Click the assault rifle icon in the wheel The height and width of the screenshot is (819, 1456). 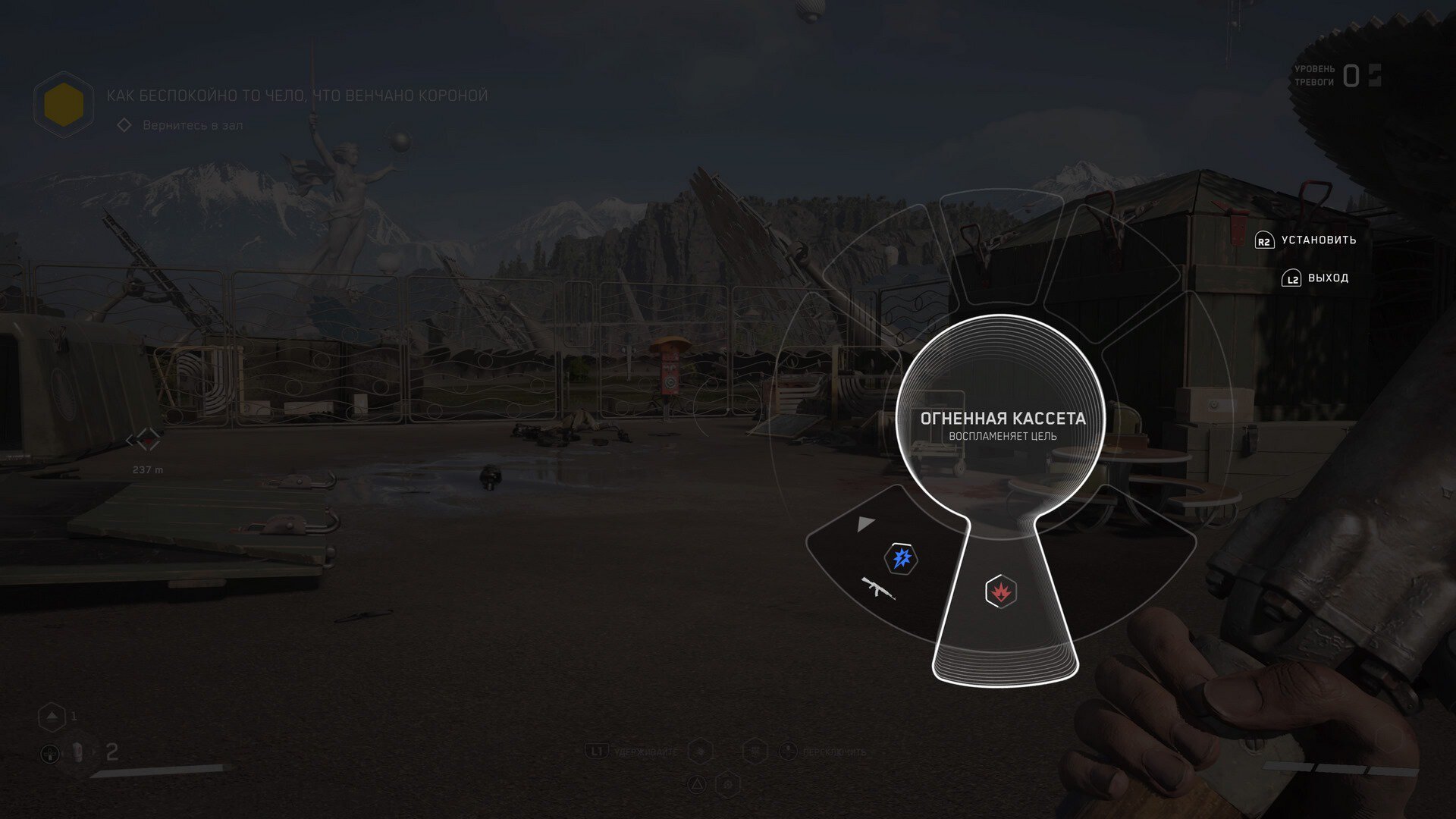[x=878, y=587]
